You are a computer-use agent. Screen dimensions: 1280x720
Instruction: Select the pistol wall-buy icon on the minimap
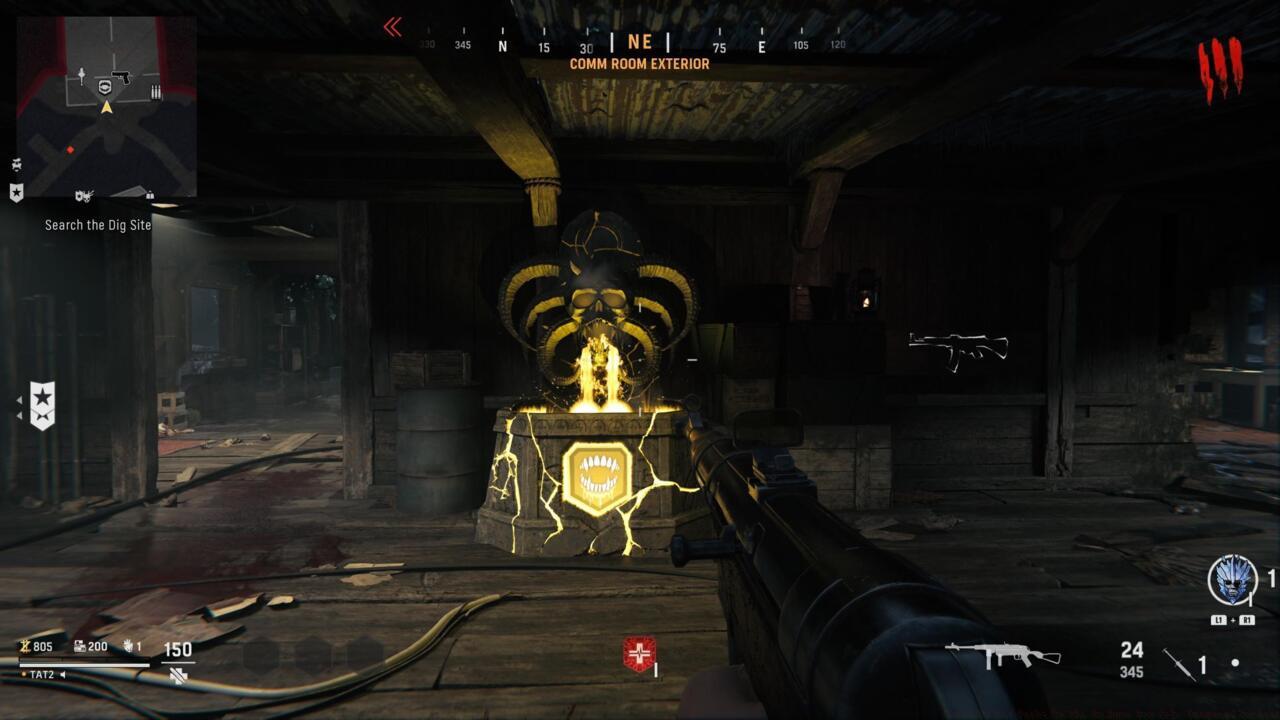121,75
